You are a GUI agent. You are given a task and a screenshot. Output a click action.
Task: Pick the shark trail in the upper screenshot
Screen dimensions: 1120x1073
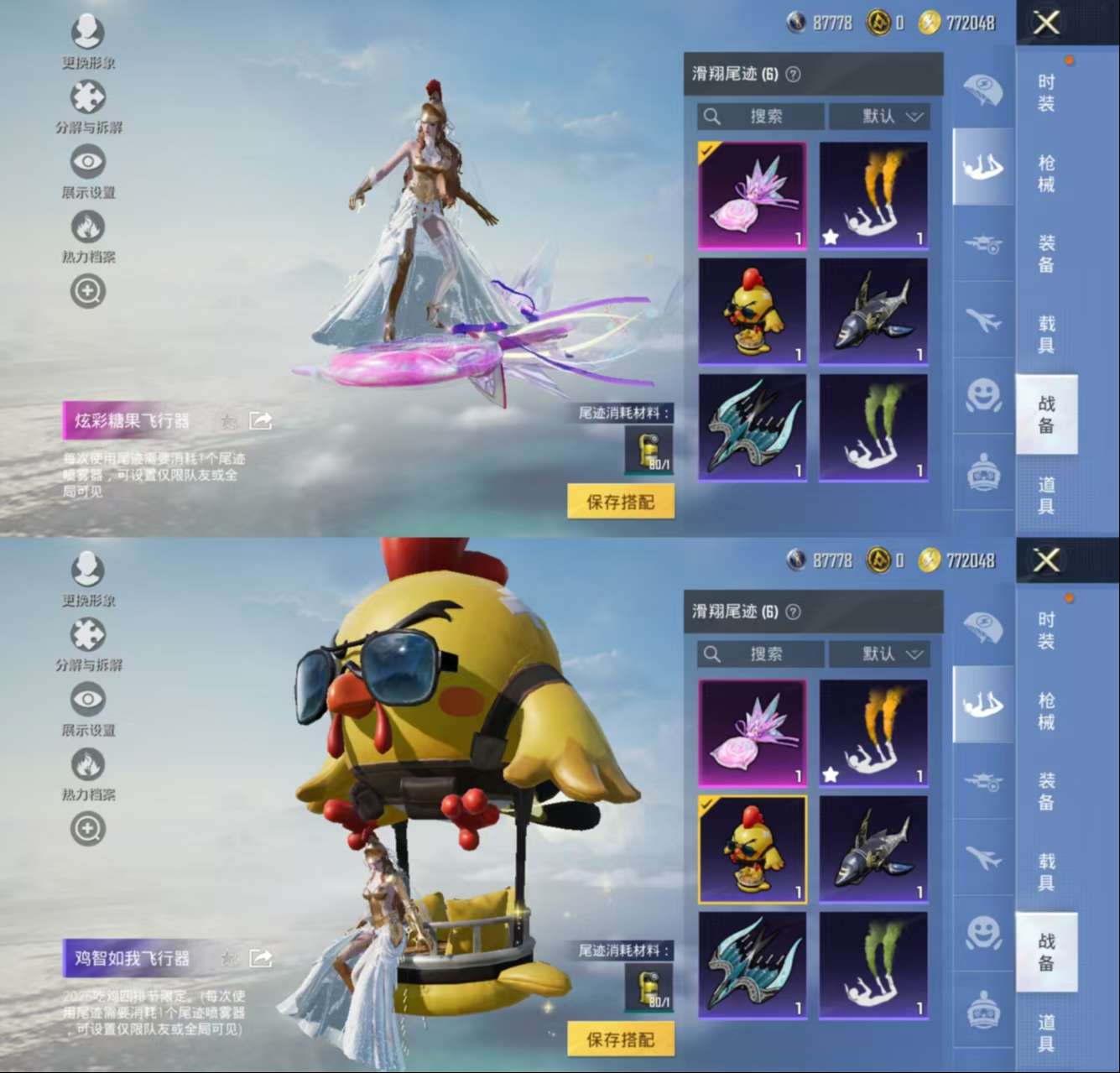pyautogui.click(x=873, y=311)
